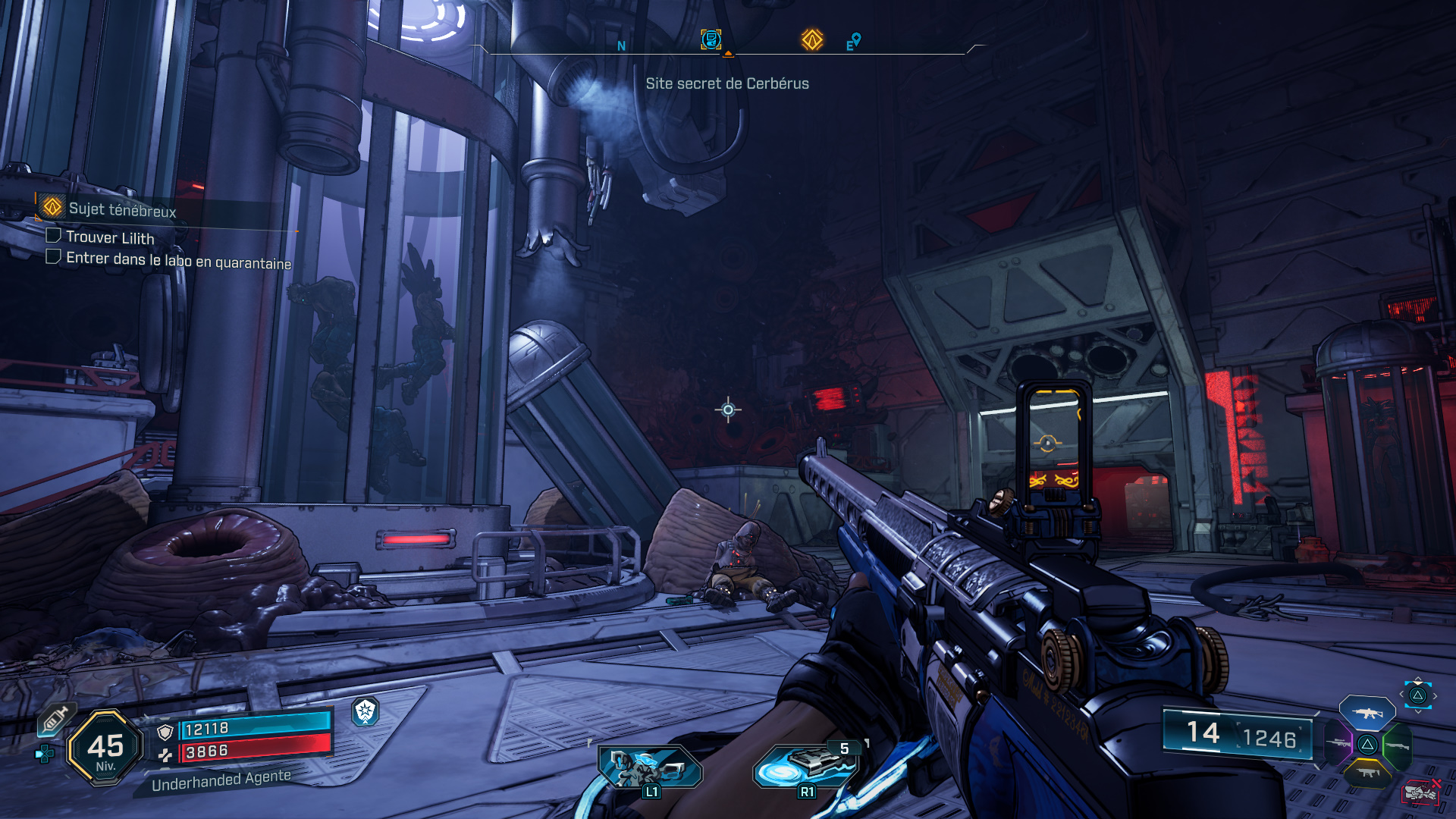Activate the throwable device ordnance icon

805,766
